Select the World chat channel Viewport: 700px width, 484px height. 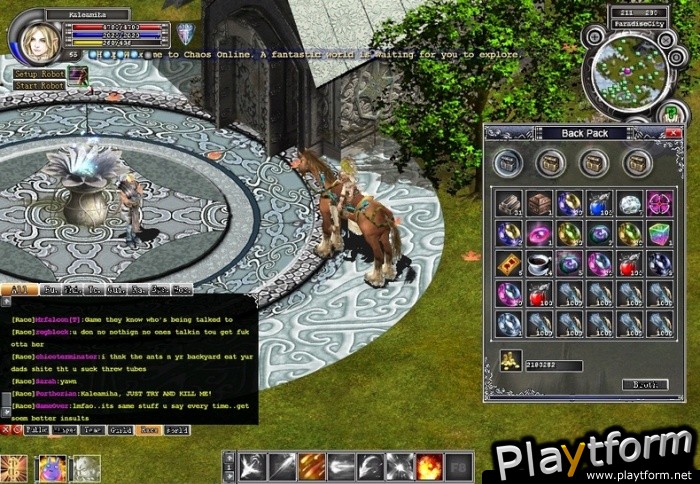coord(176,430)
